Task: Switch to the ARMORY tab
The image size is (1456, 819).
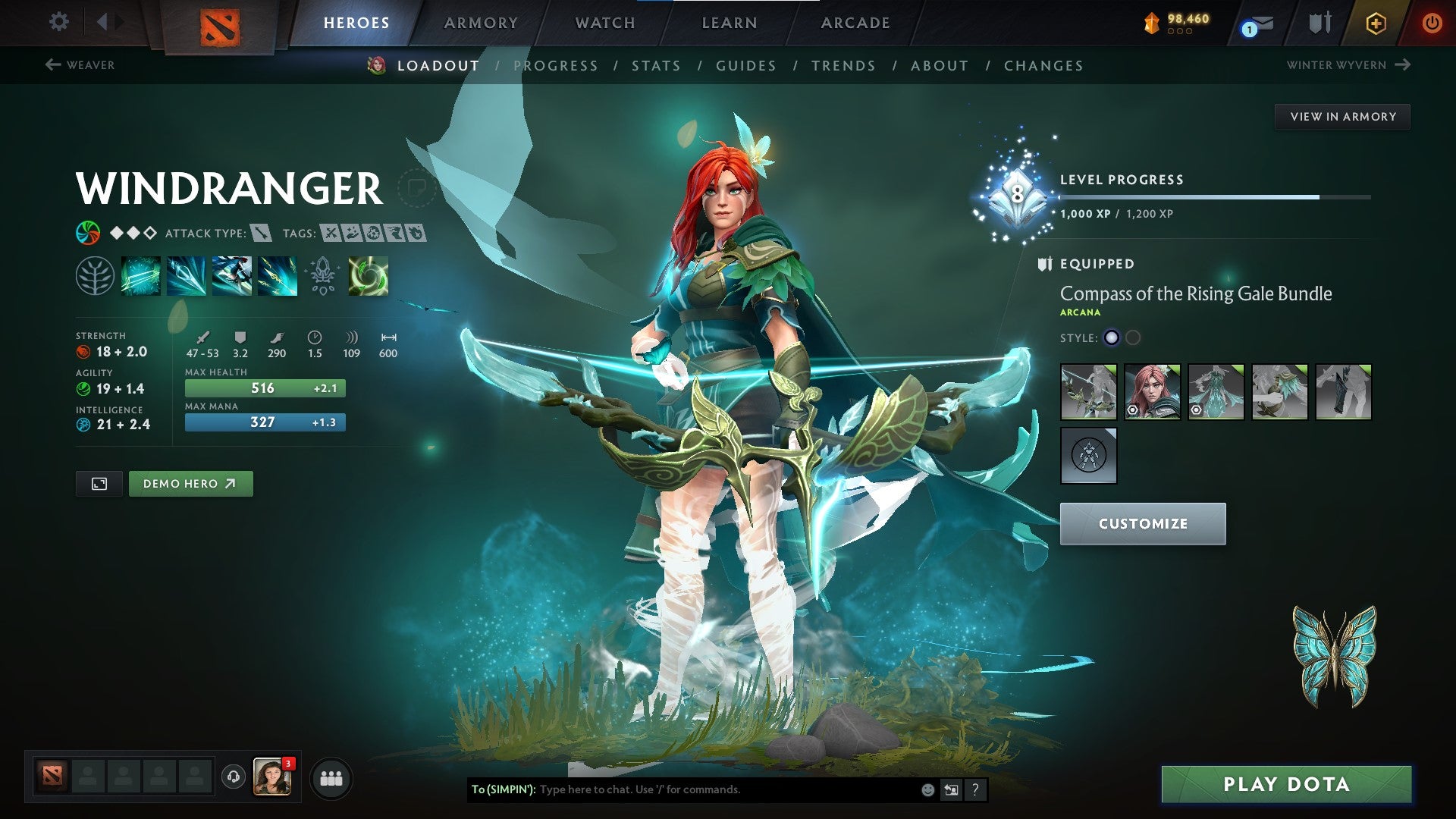Action: [481, 22]
